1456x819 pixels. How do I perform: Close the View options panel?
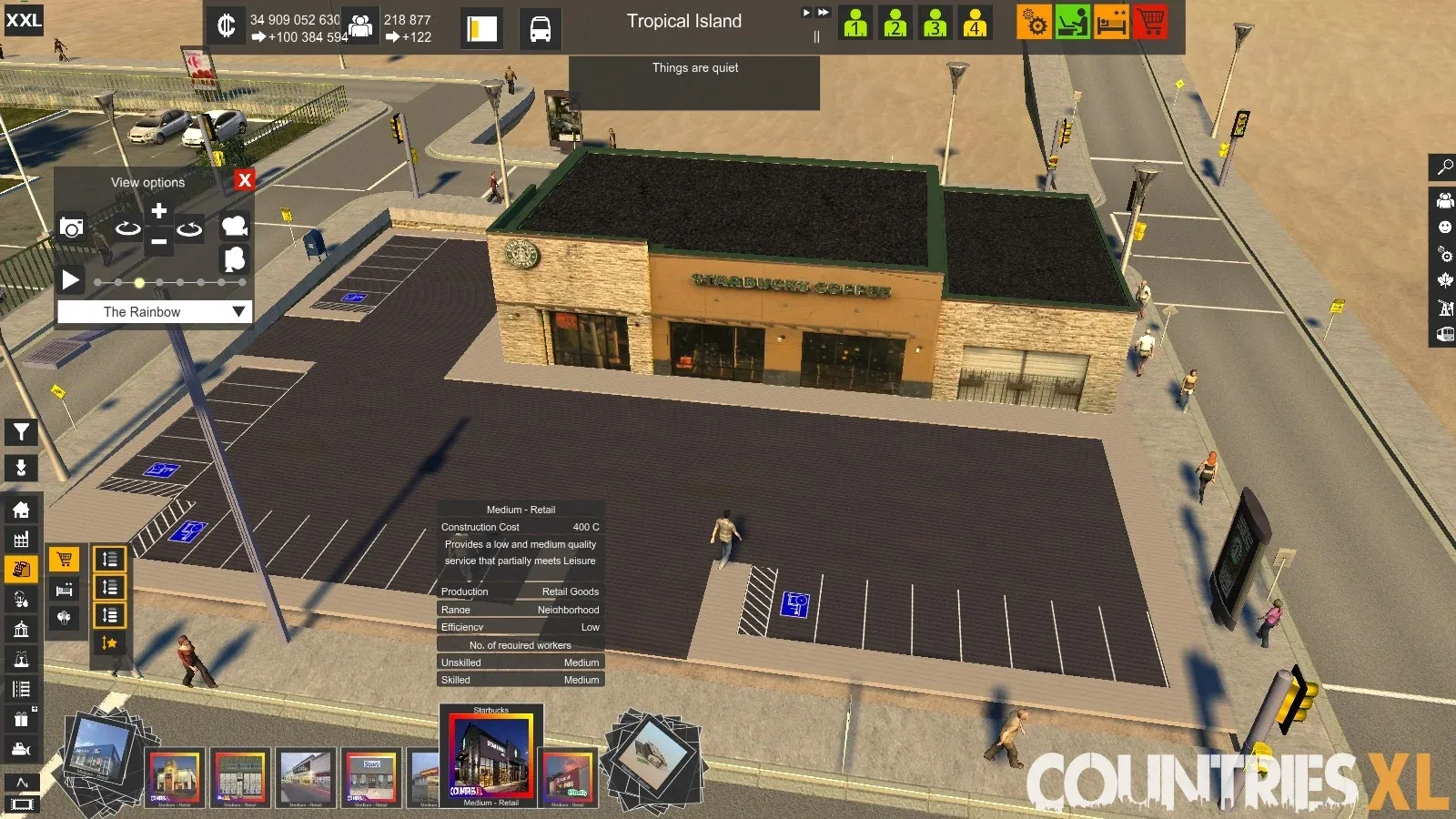click(x=244, y=180)
